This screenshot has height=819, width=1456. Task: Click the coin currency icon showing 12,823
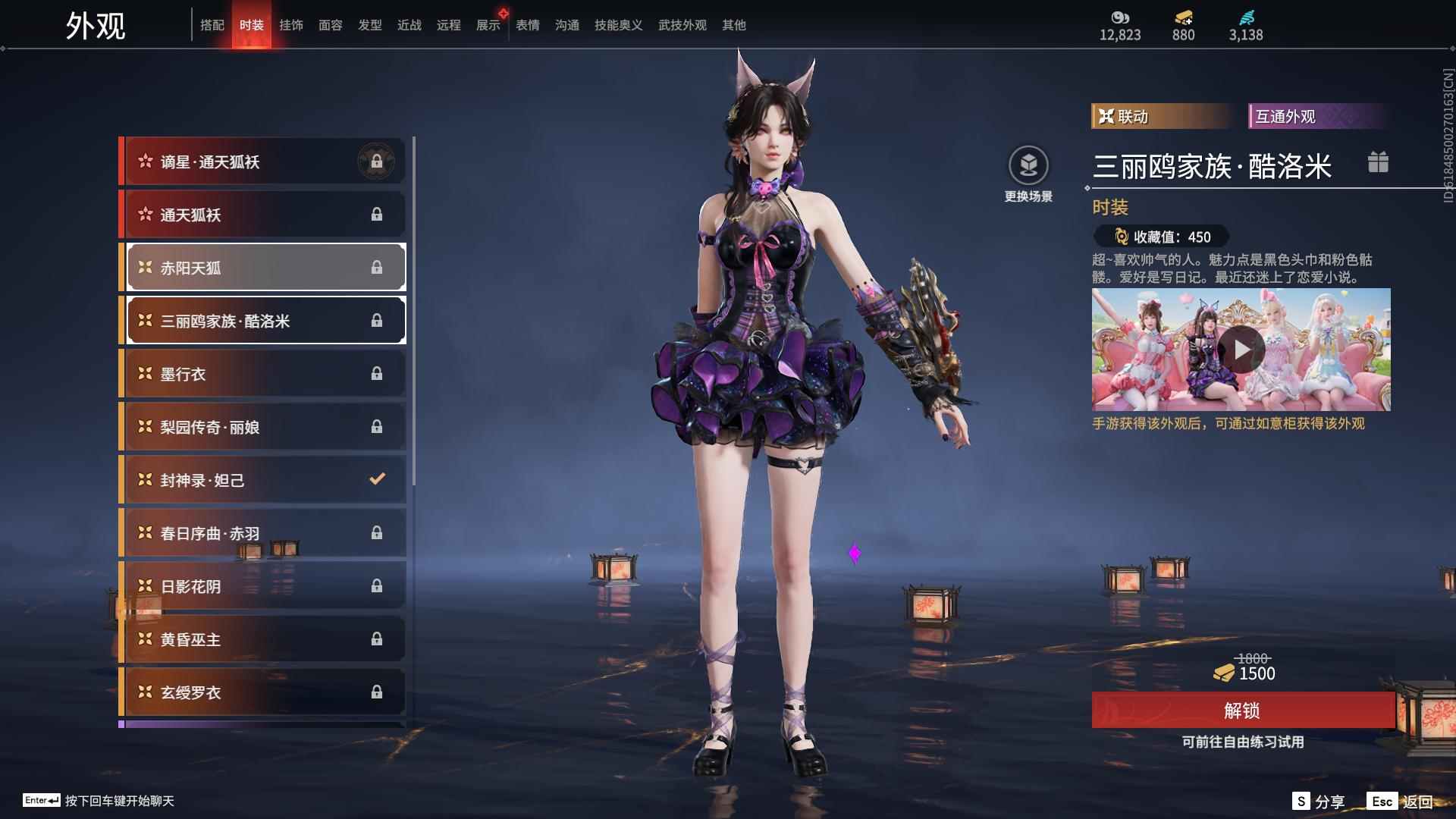coord(1120,17)
